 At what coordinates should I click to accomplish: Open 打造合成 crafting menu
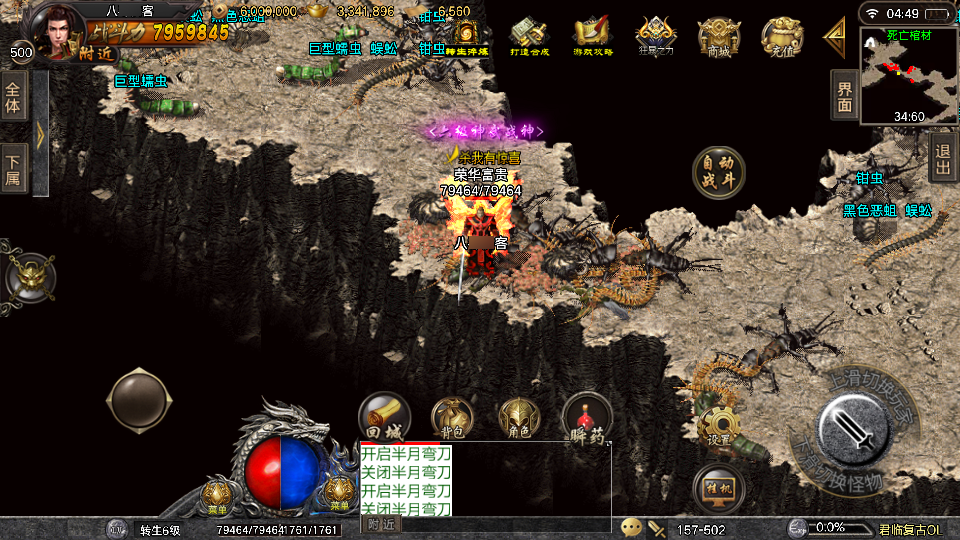tap(531, 37)
